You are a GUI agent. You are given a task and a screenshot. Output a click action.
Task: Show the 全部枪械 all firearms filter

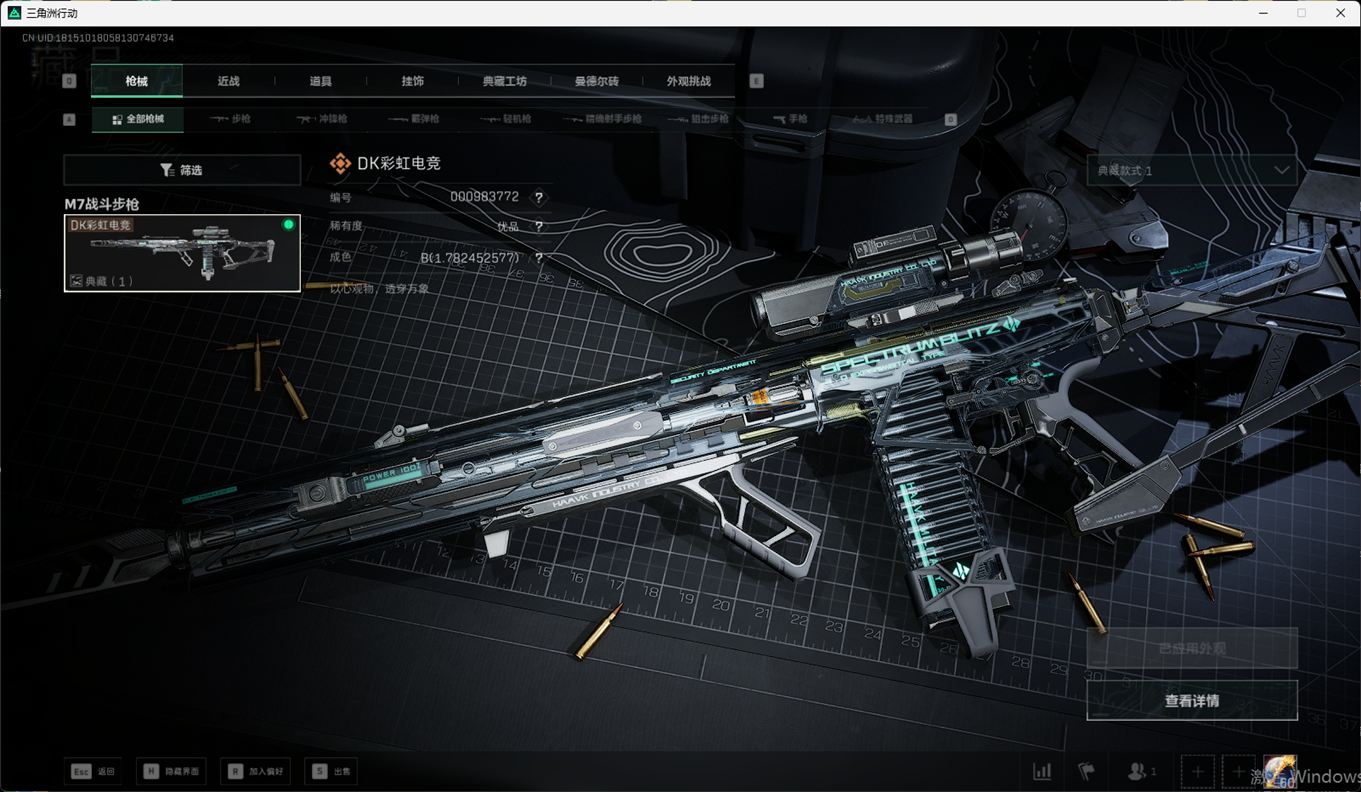(x=138, y=119)
